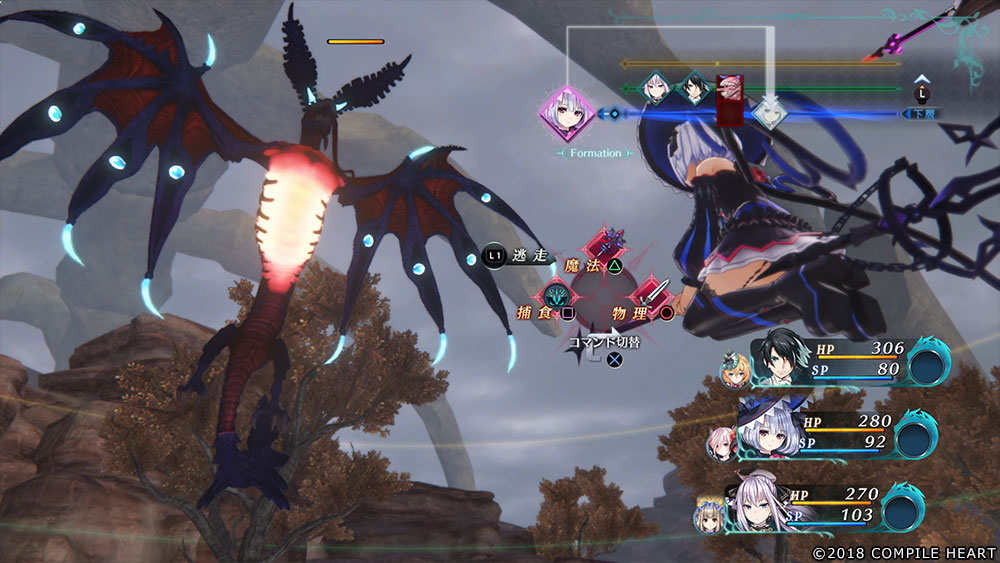
Task: Switch to the 下層 lower layer
Action: click(920, 114)
